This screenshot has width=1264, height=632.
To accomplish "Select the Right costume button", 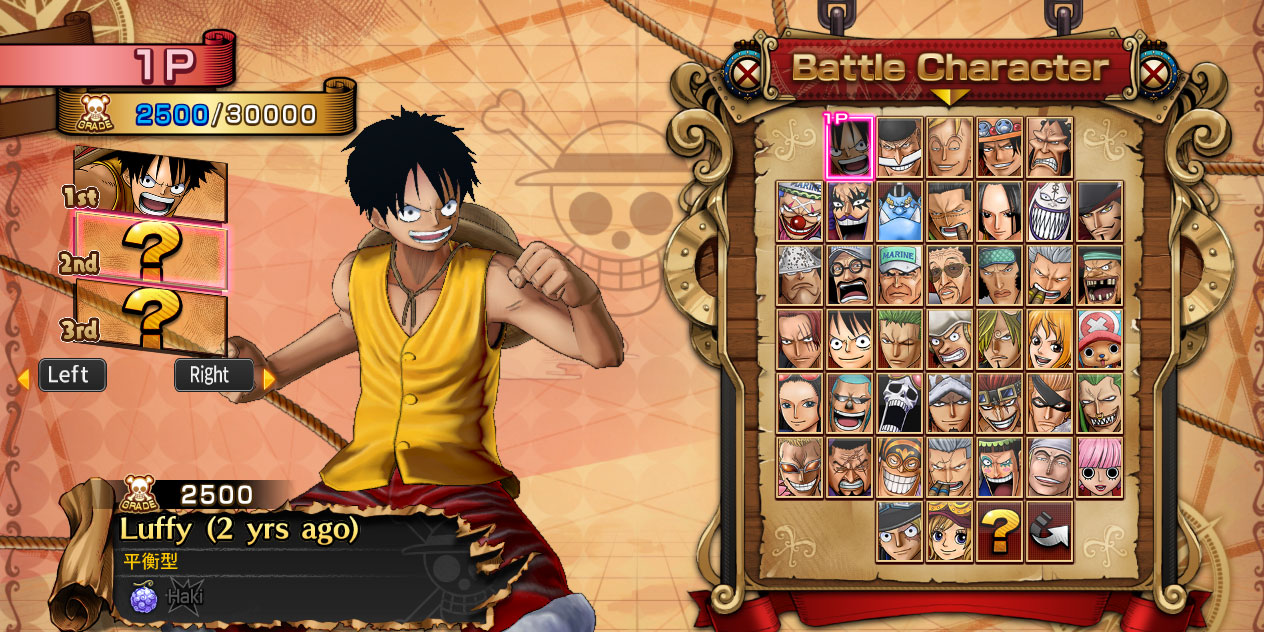I will (214, 375).
